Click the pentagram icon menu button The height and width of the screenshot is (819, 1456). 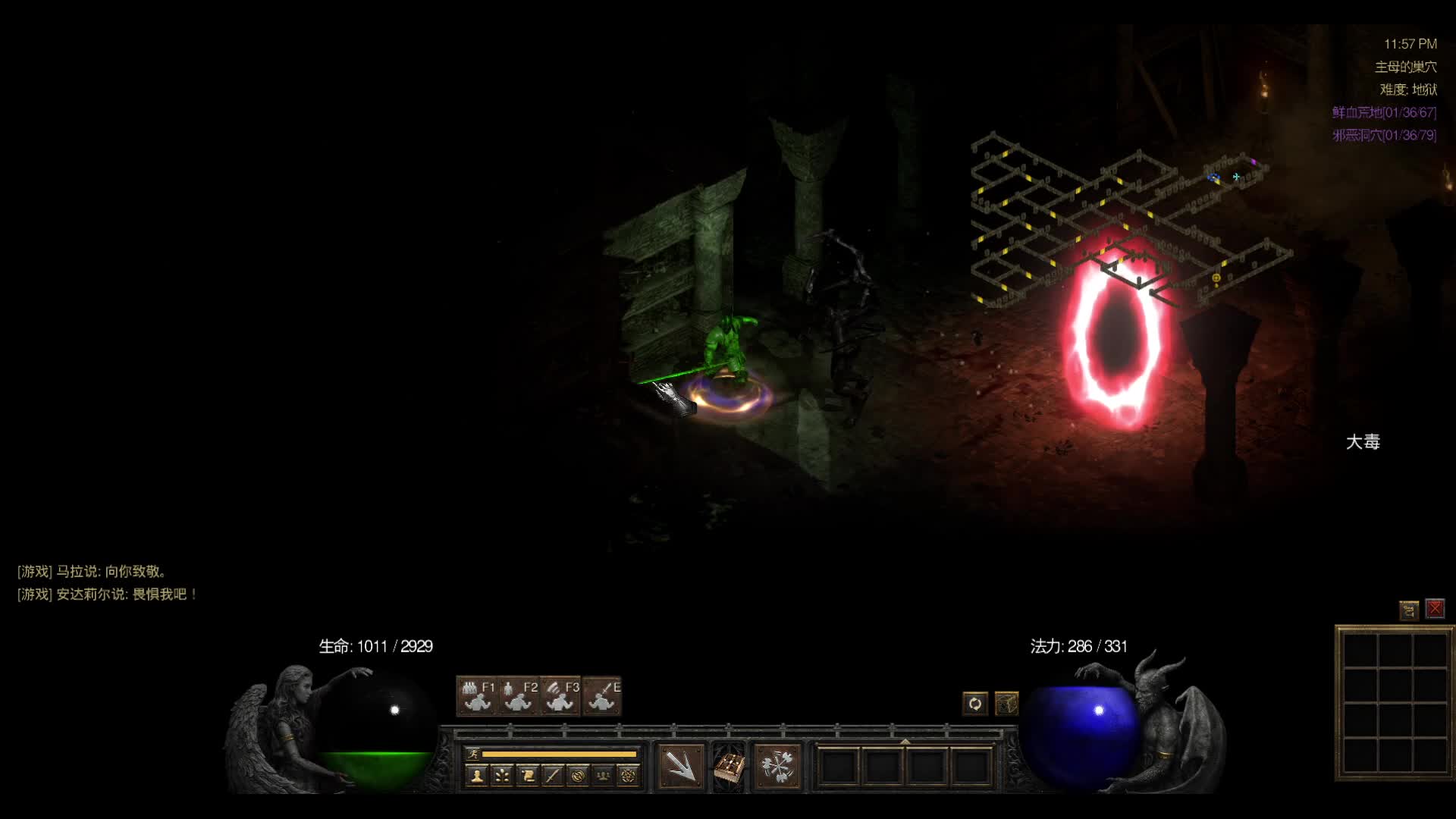pyautogui.click(x=628, y=775)
